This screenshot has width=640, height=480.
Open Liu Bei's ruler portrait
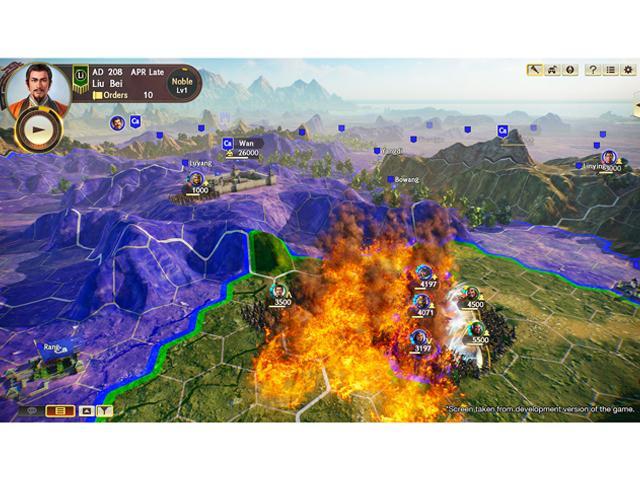pos(38,89)
